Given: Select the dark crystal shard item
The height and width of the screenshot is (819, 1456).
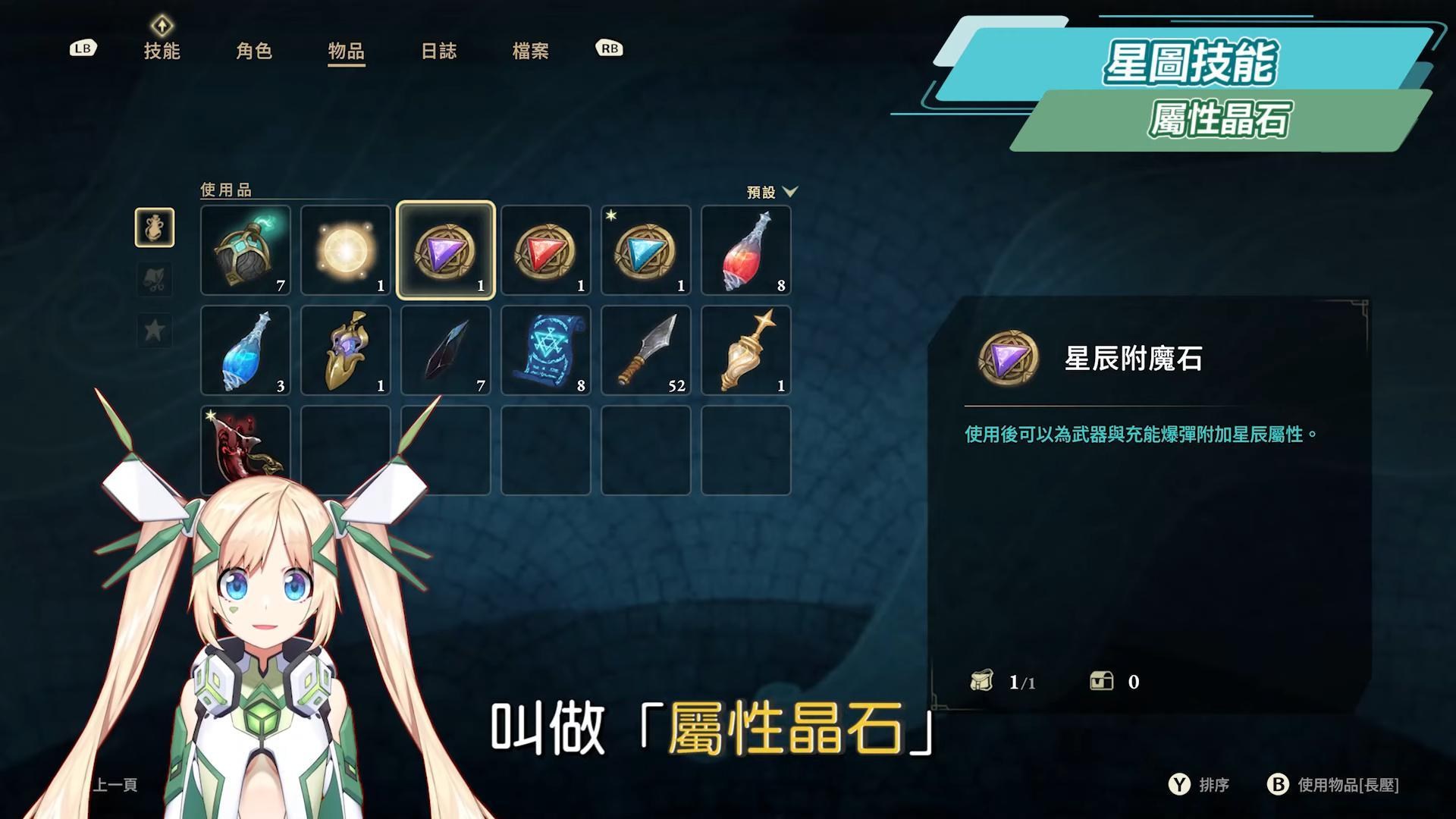Looking at the screenshot, I should pyautogui.click(x=446, y=351).
